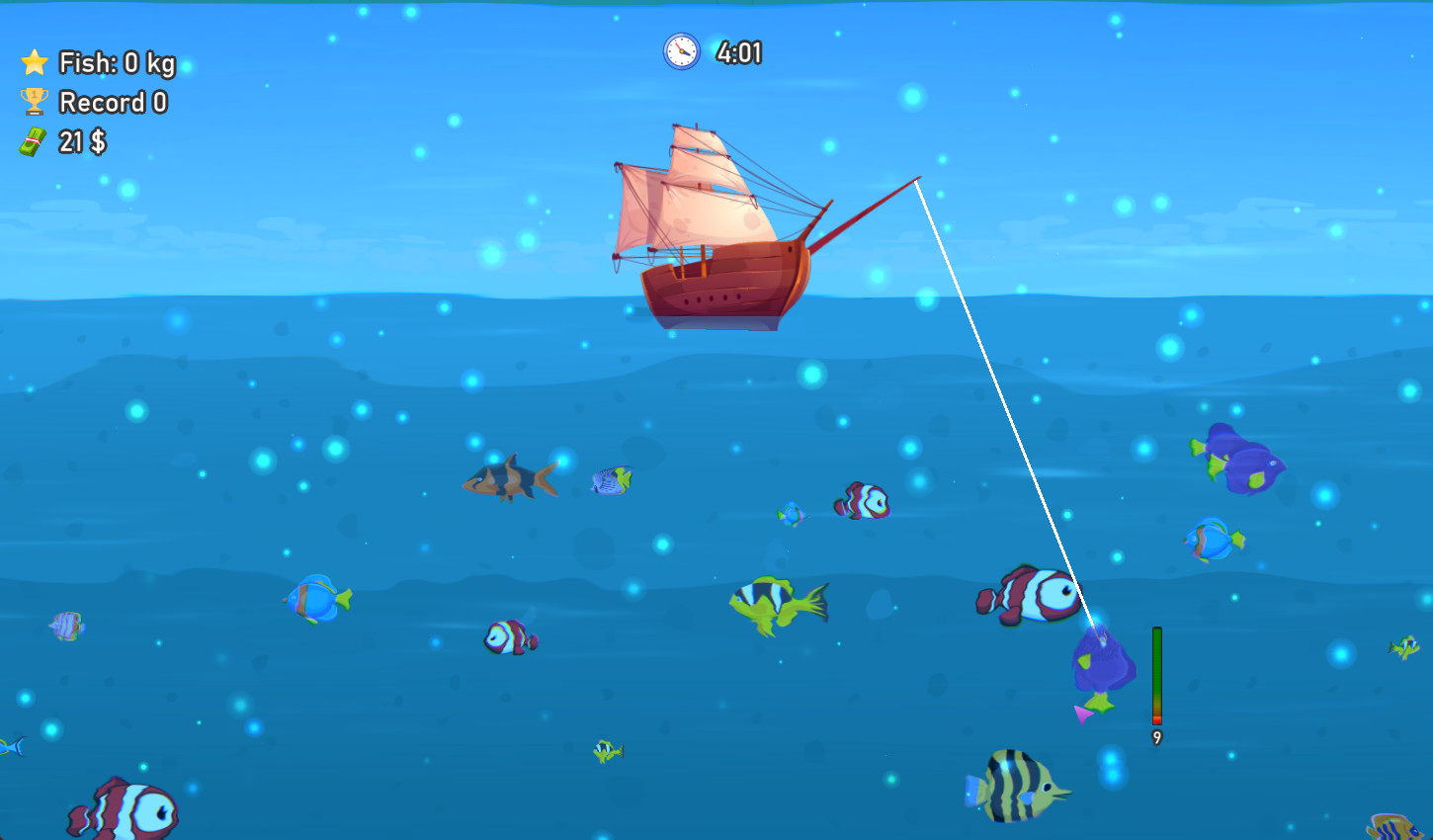
Task: Open the clock timer showing 4:01
Action: coord(681,52)
